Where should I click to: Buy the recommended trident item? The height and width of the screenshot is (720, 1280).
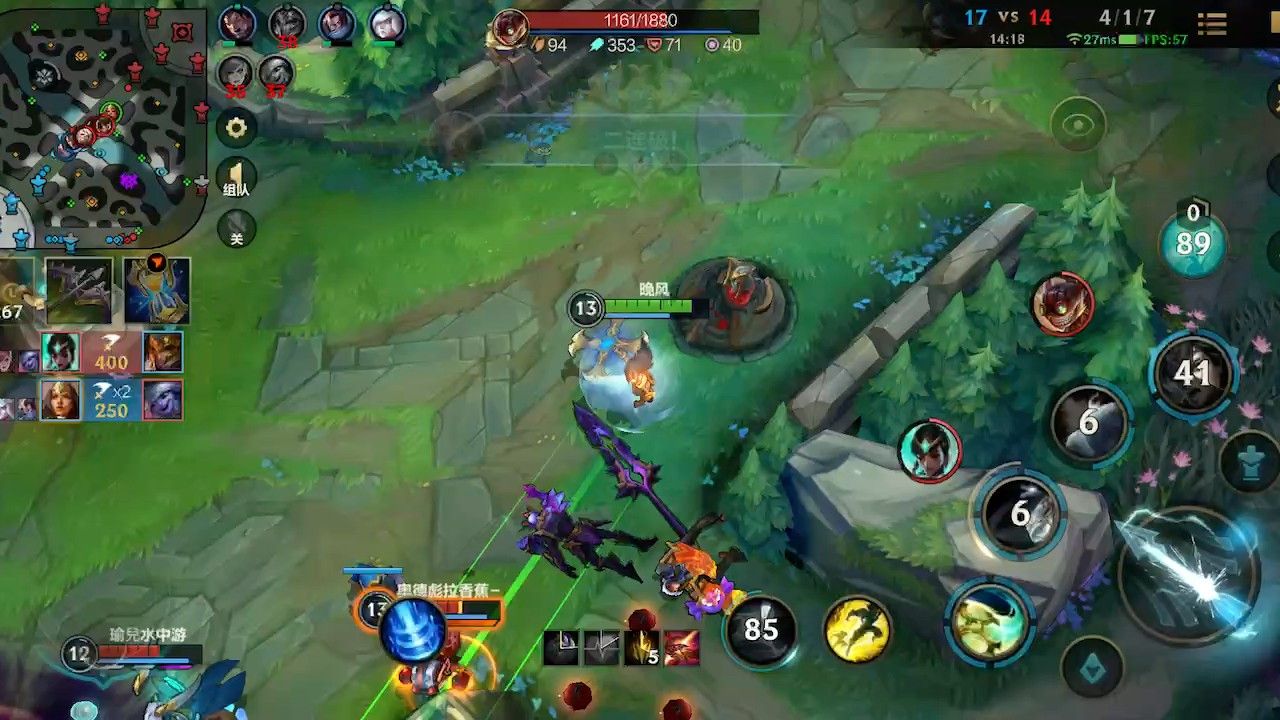click(79, 291)
